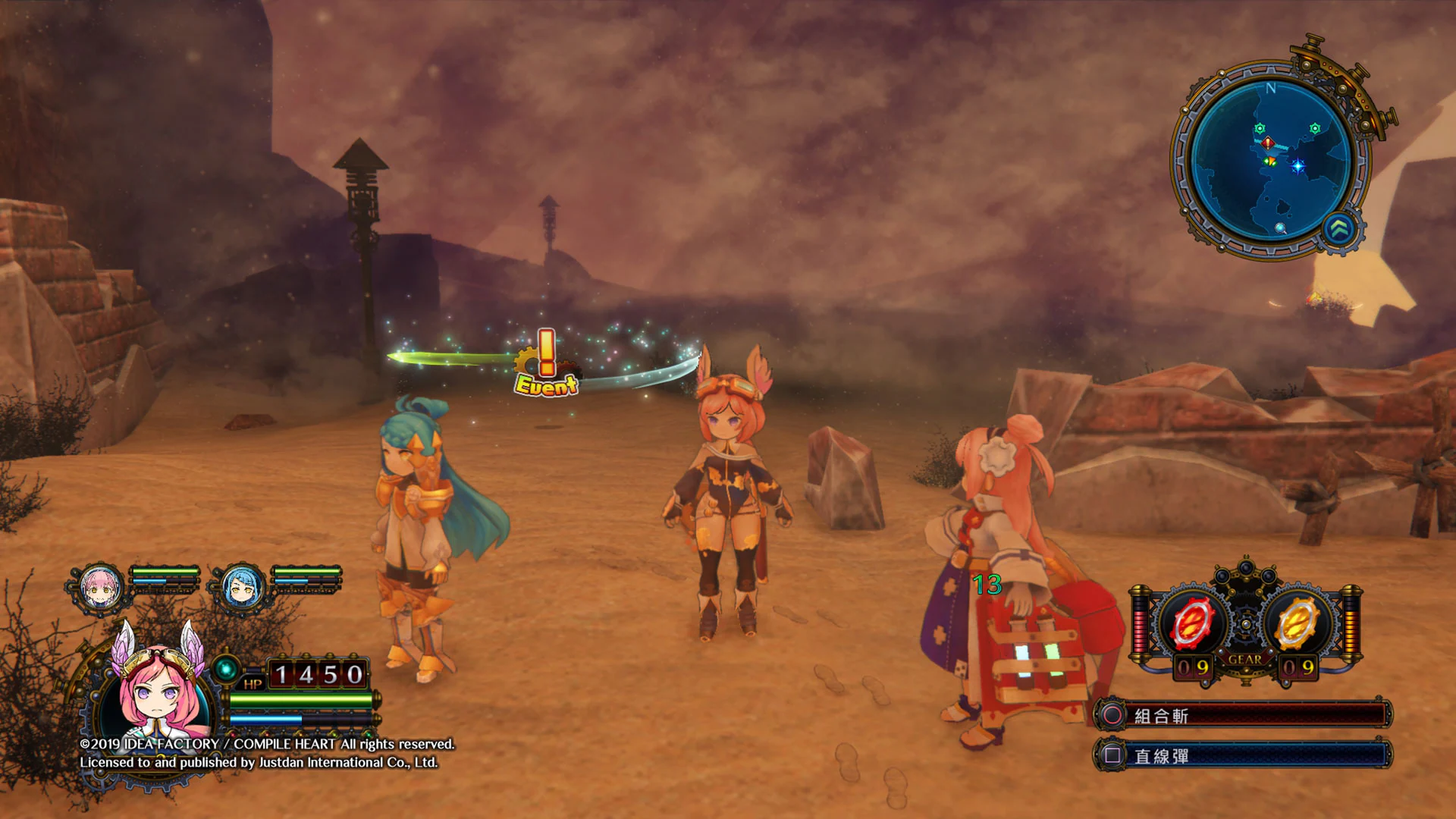The width and height of the screenshot is (1456, 819).
Task: Toggle the pink-haired ally's status portrait
Action: (x=99, y=584)
